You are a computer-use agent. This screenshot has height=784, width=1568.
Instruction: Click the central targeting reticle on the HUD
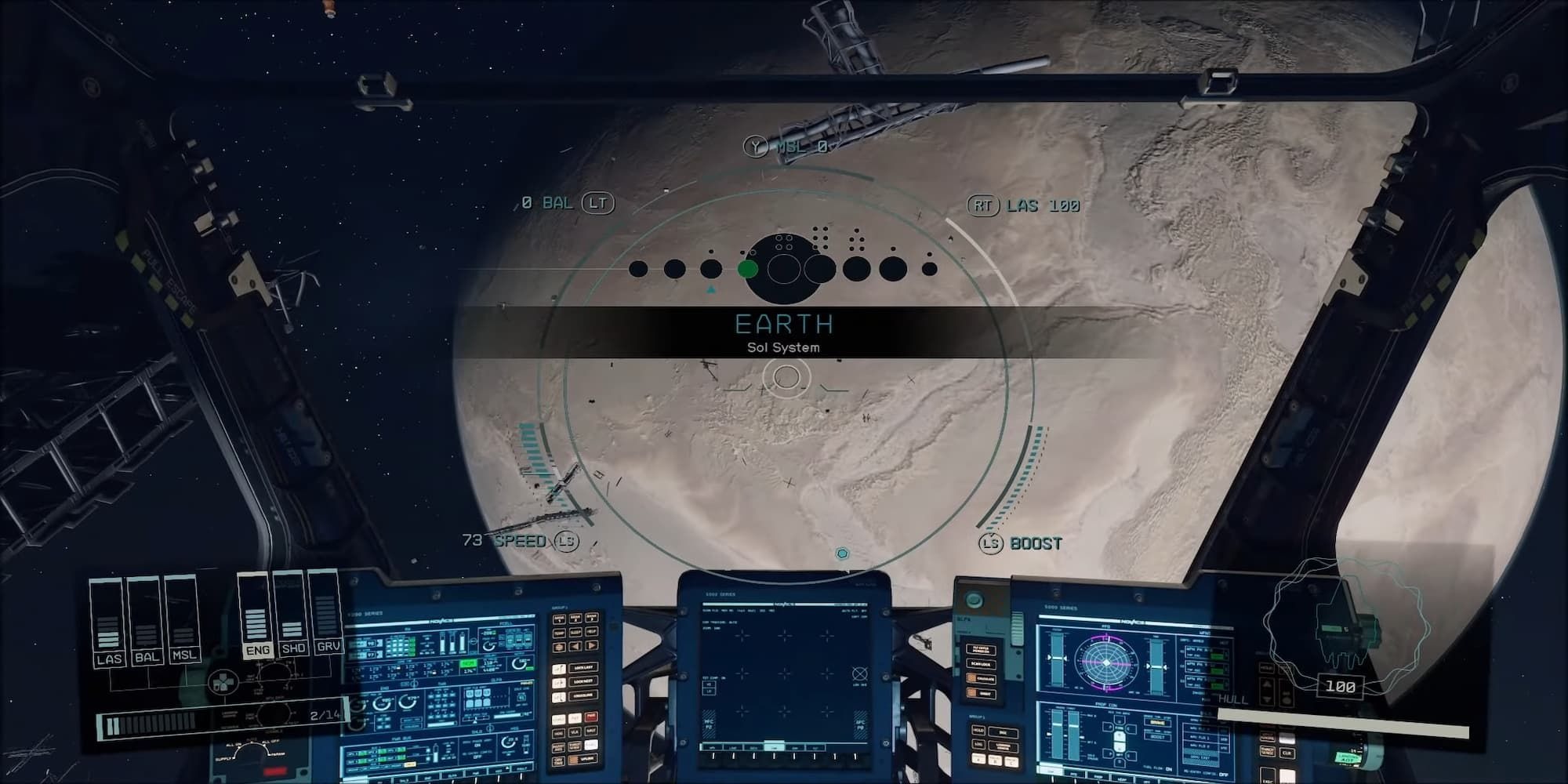click(786, 378)
